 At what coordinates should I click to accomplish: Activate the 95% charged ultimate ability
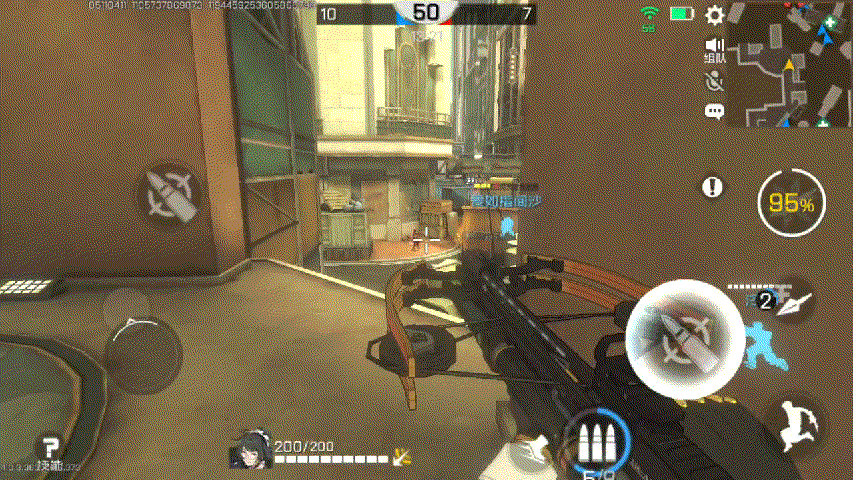791,203
